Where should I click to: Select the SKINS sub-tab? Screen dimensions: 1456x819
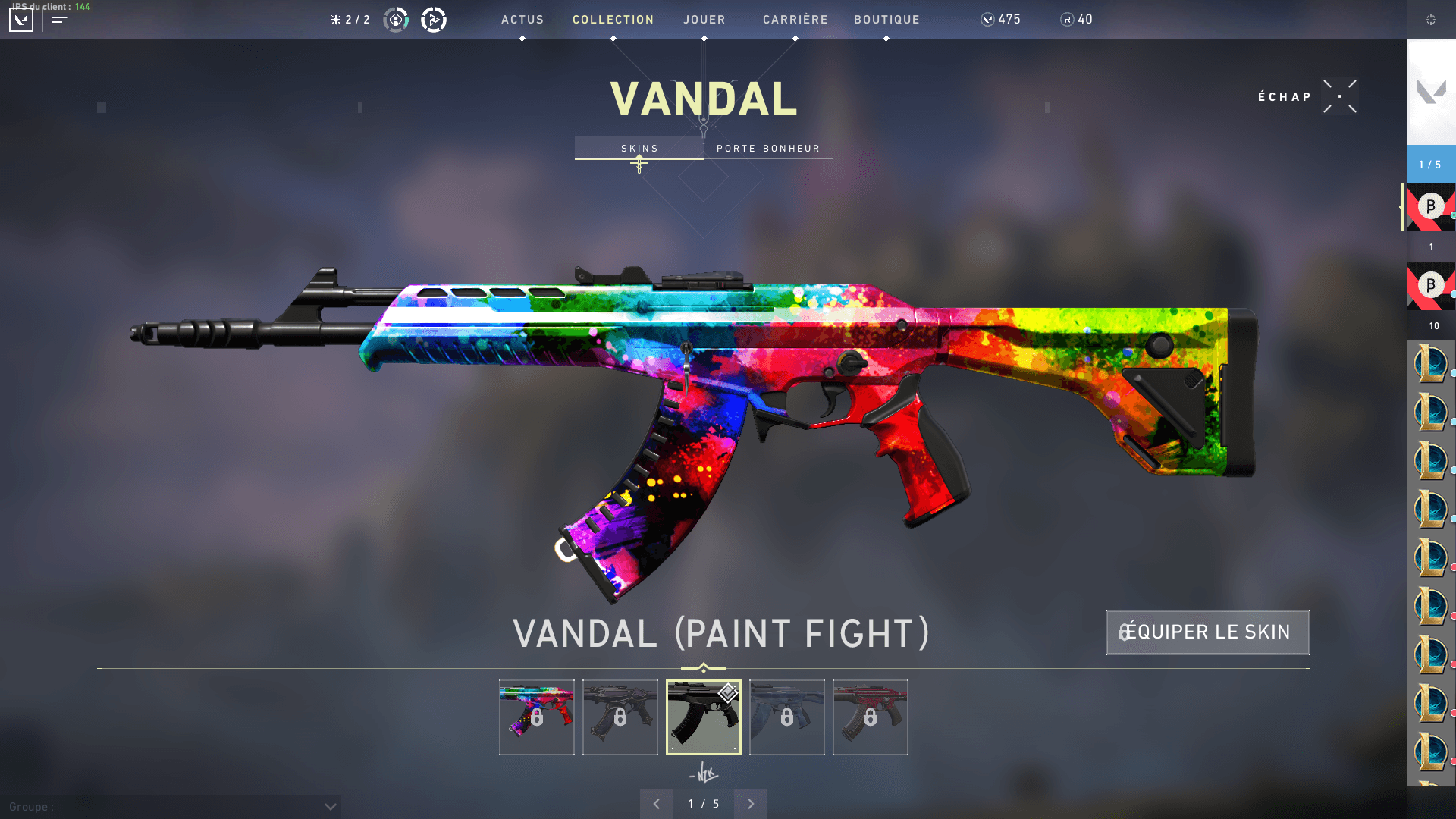(639, 148)
